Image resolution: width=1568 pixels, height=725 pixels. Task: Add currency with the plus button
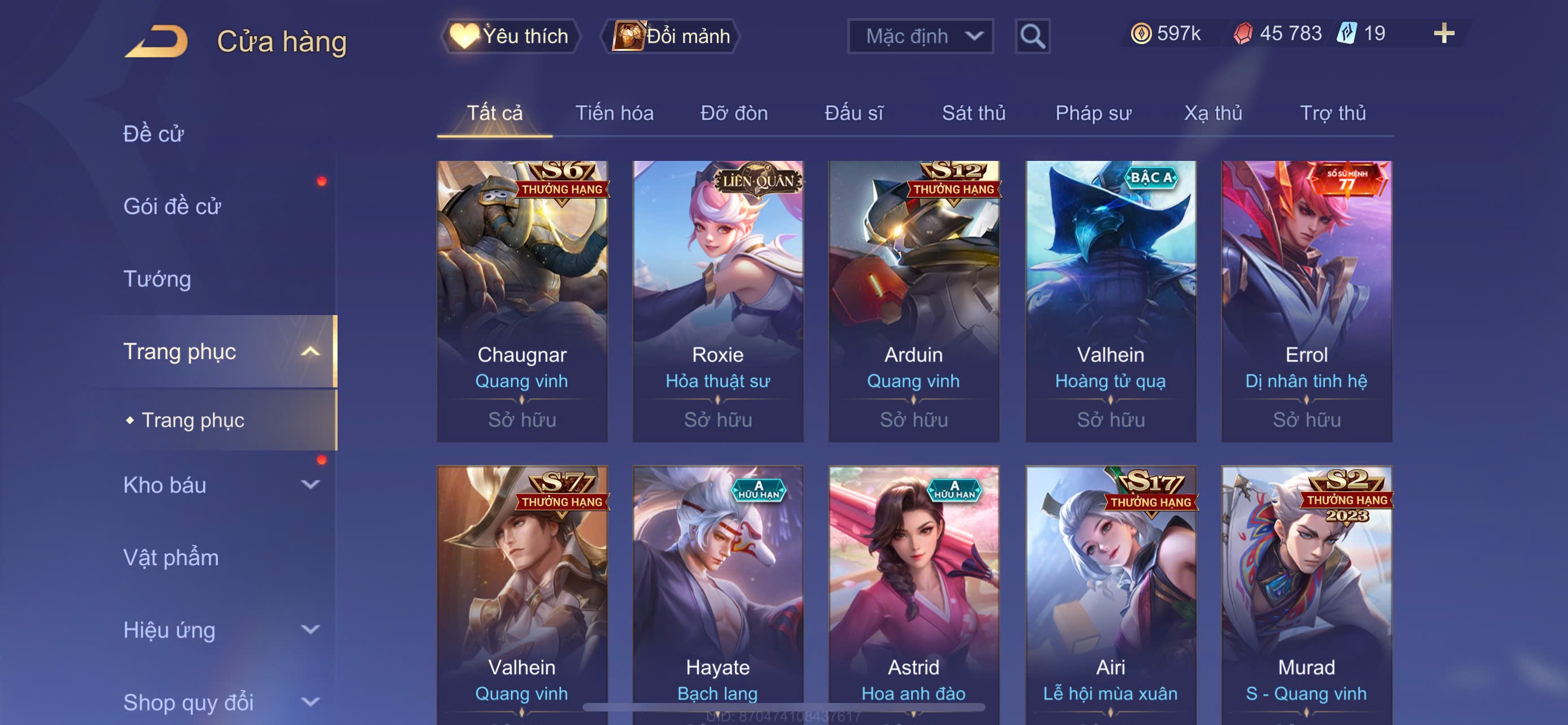tap(1443, 33)
